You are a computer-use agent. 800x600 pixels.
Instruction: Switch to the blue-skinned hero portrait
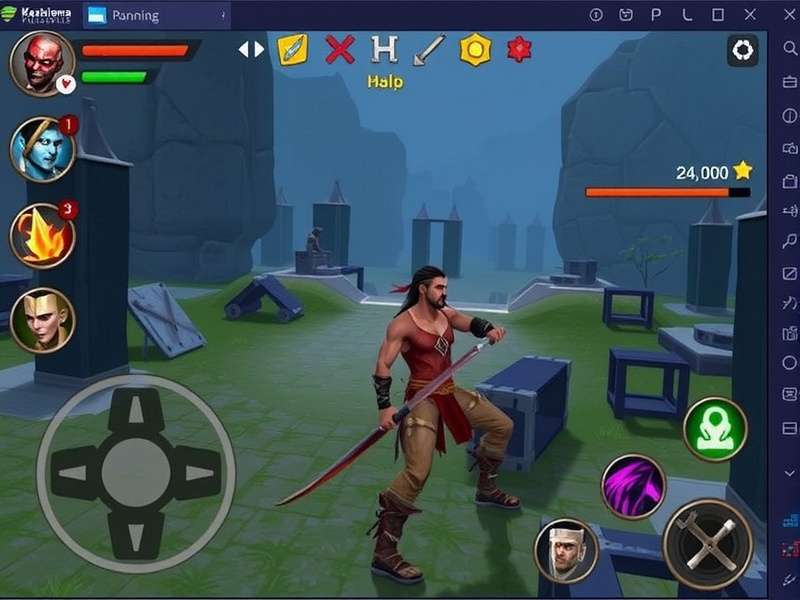[x=42, y=149]
